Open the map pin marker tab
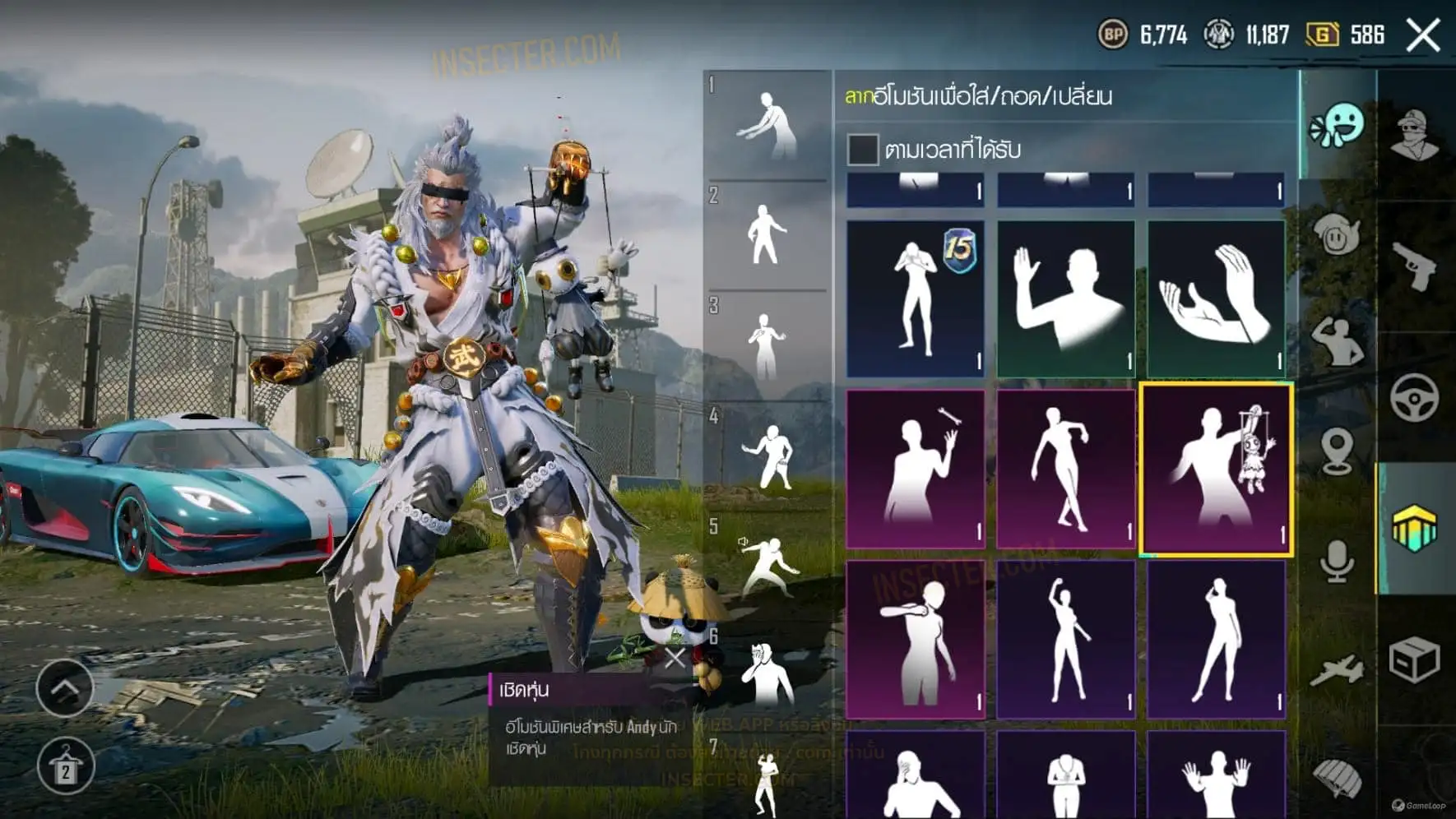 coord(1338,451)
